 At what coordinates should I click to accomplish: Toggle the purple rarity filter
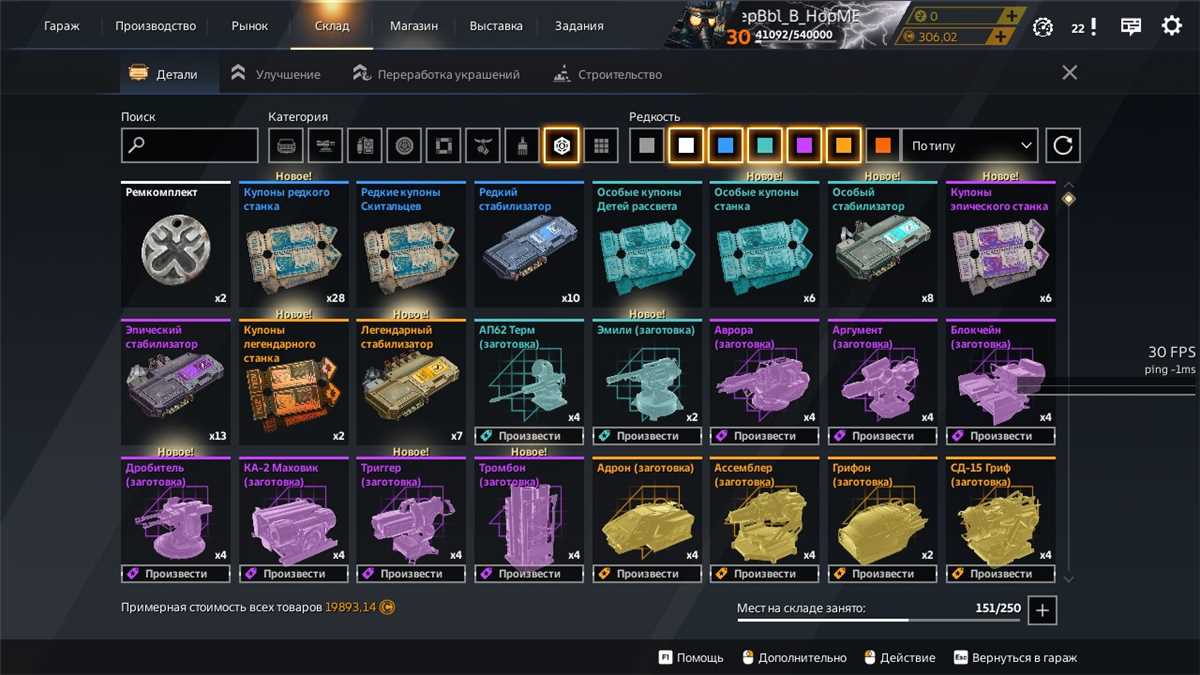[804, 146]
